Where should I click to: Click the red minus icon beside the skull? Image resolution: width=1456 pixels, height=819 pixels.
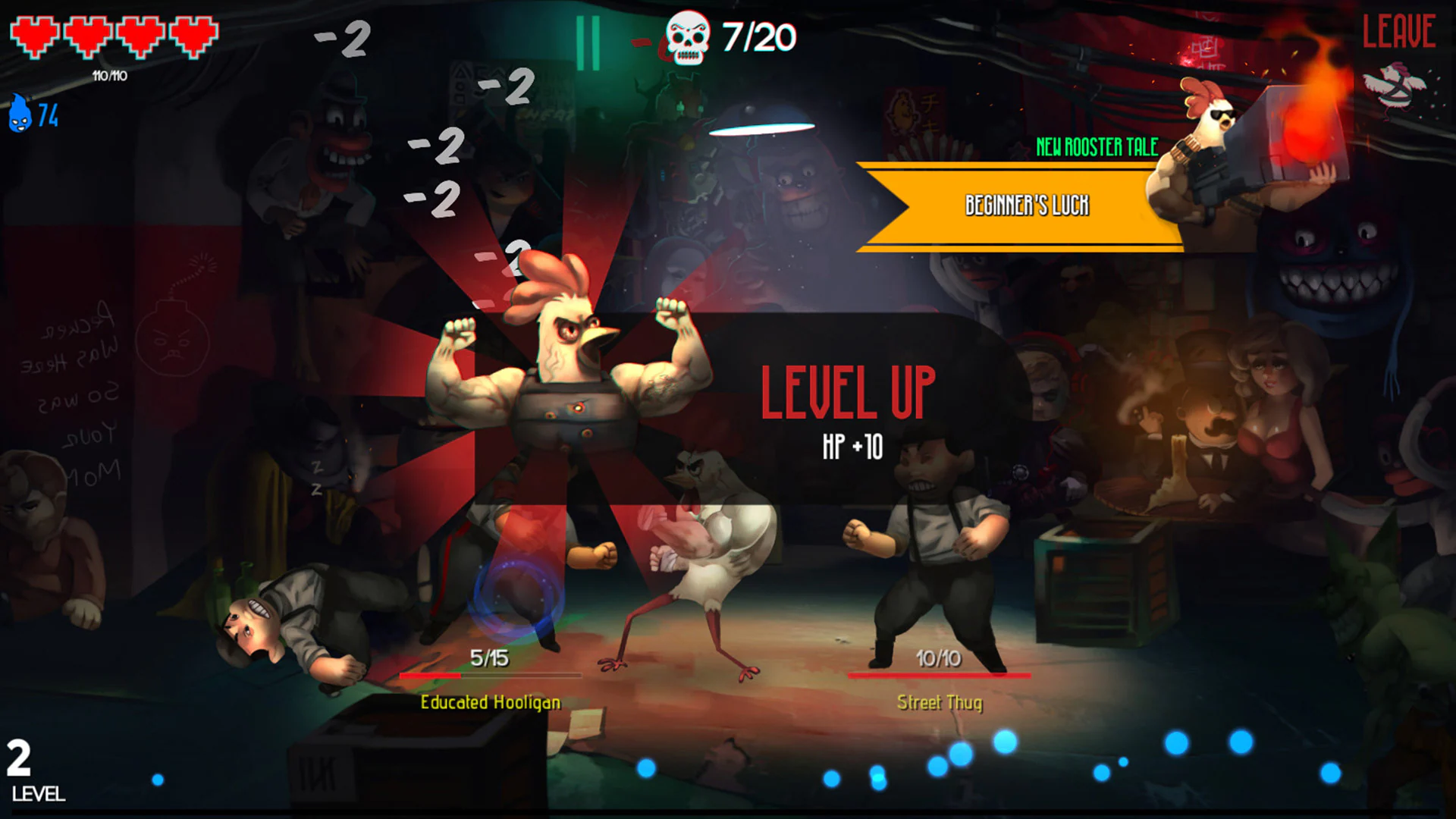pyautogui.click(x=641, y=42)
